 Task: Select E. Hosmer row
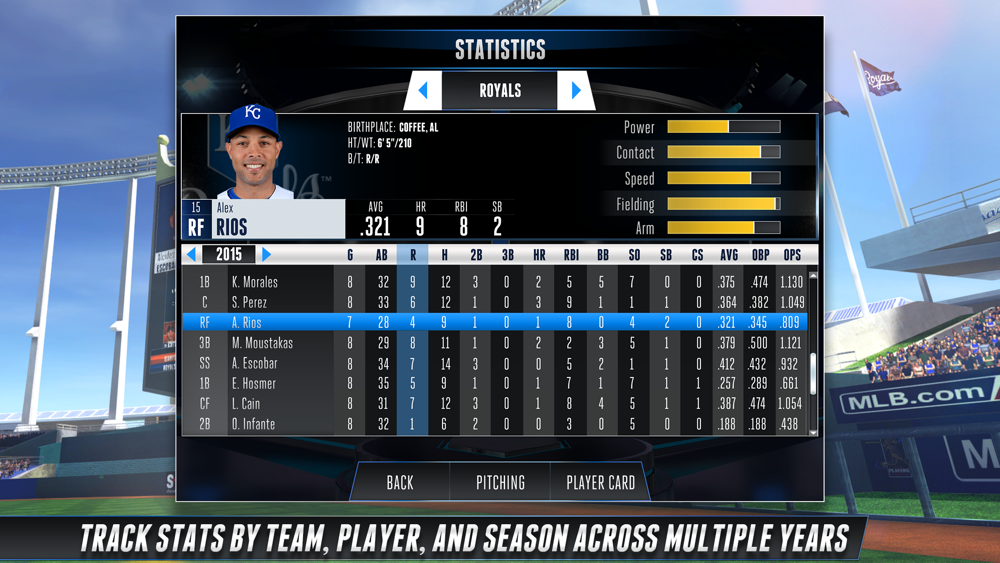pos(254,383)
